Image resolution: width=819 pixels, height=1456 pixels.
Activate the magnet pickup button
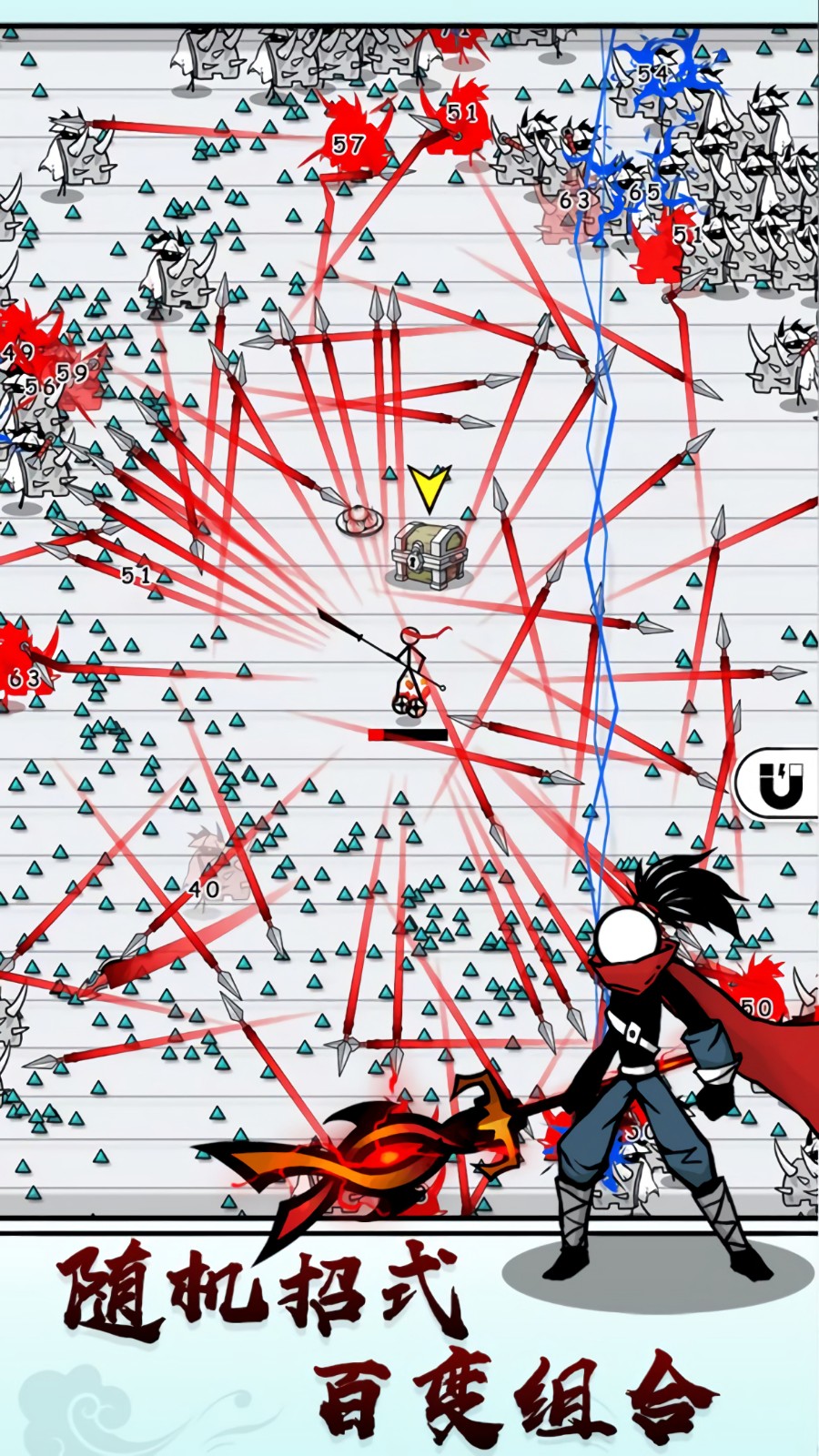(781, 784)
